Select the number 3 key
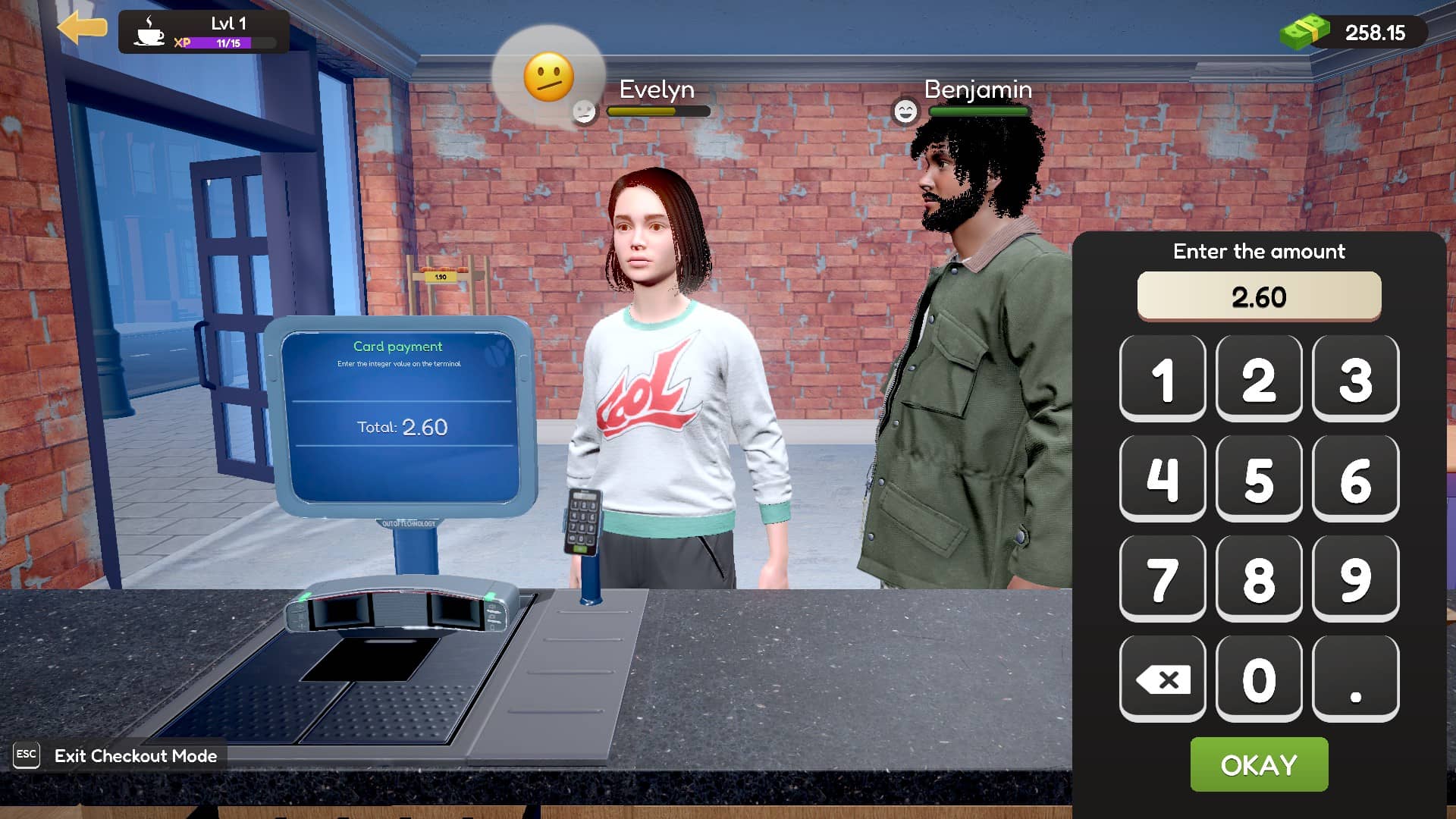Viewport: 1456px width, 819px height. click(x=1355, y=378)
